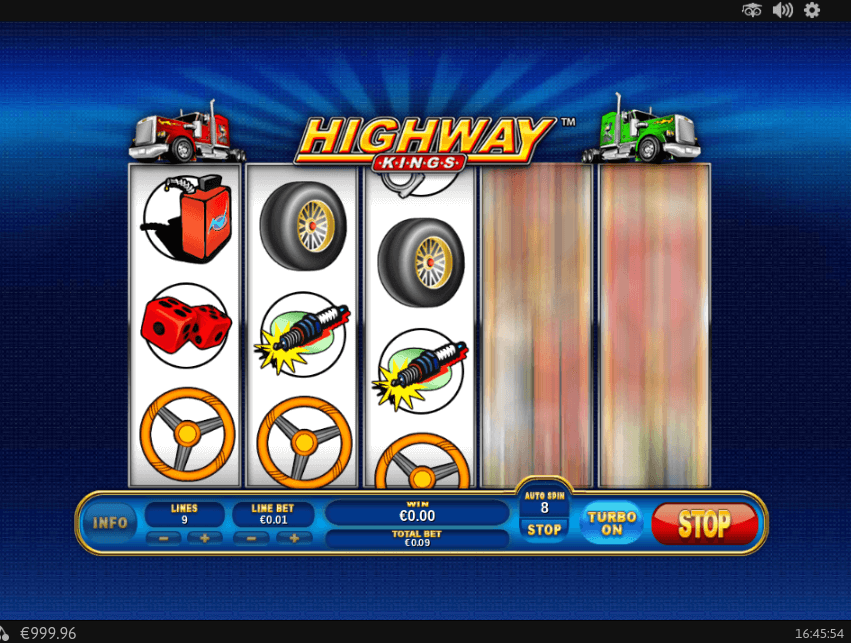Raise the line bet amount
The image size is (851, 643).
(x=294, y=538)
